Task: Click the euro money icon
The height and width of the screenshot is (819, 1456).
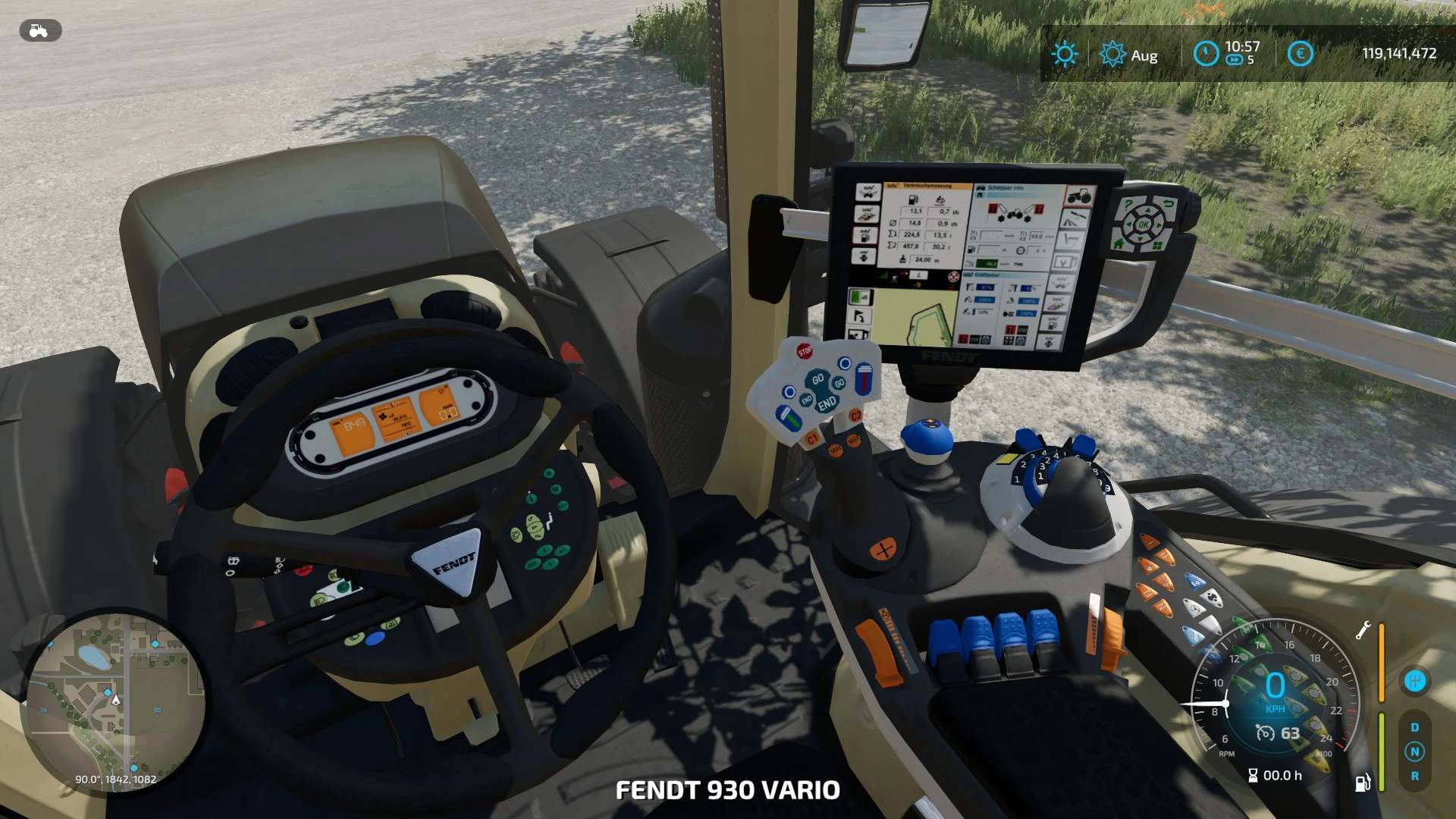Action: (x=1300, y=53)
